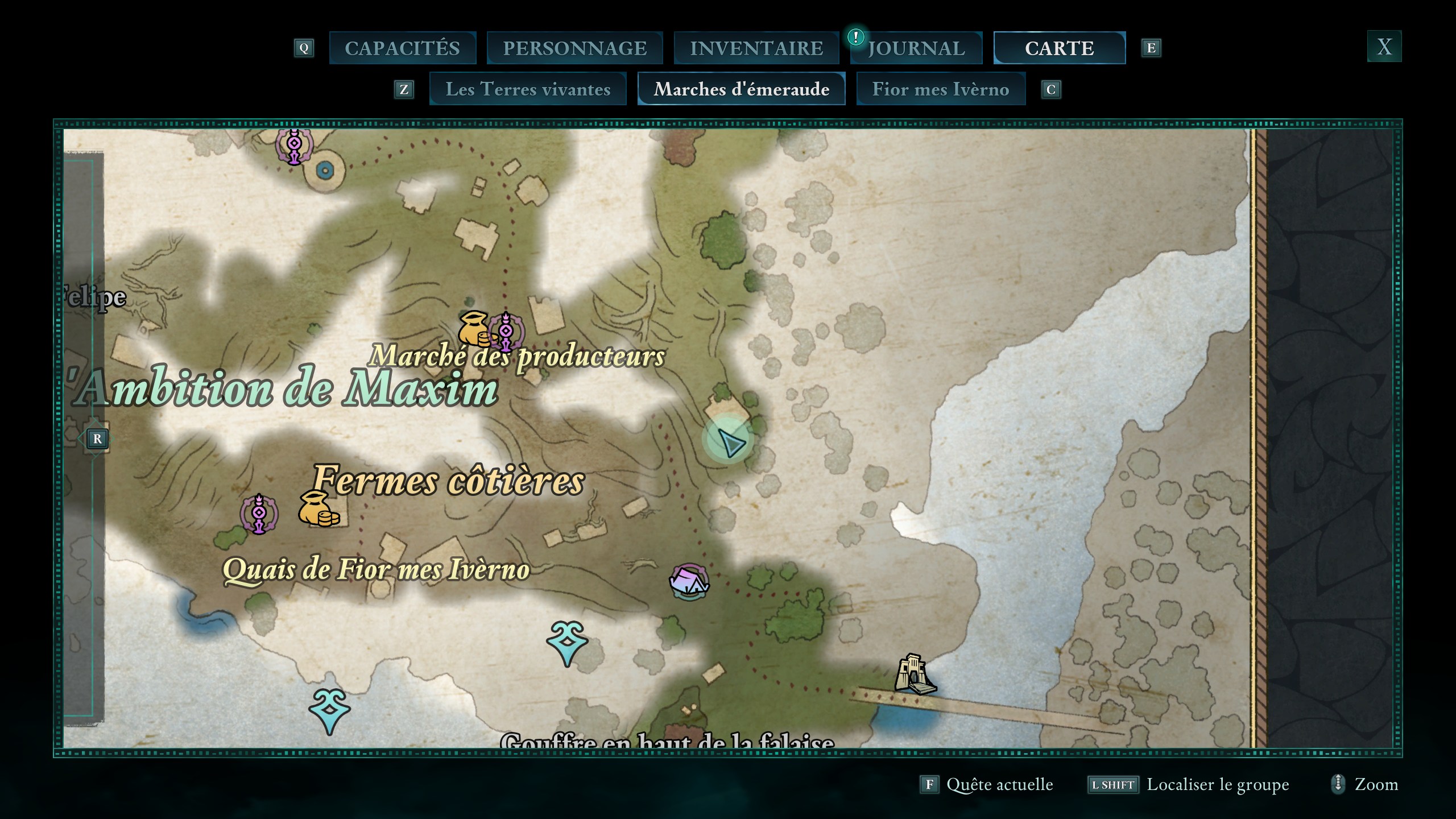
Task: Switch to the CAPACITÉS tab
Action: pos(402,48)
